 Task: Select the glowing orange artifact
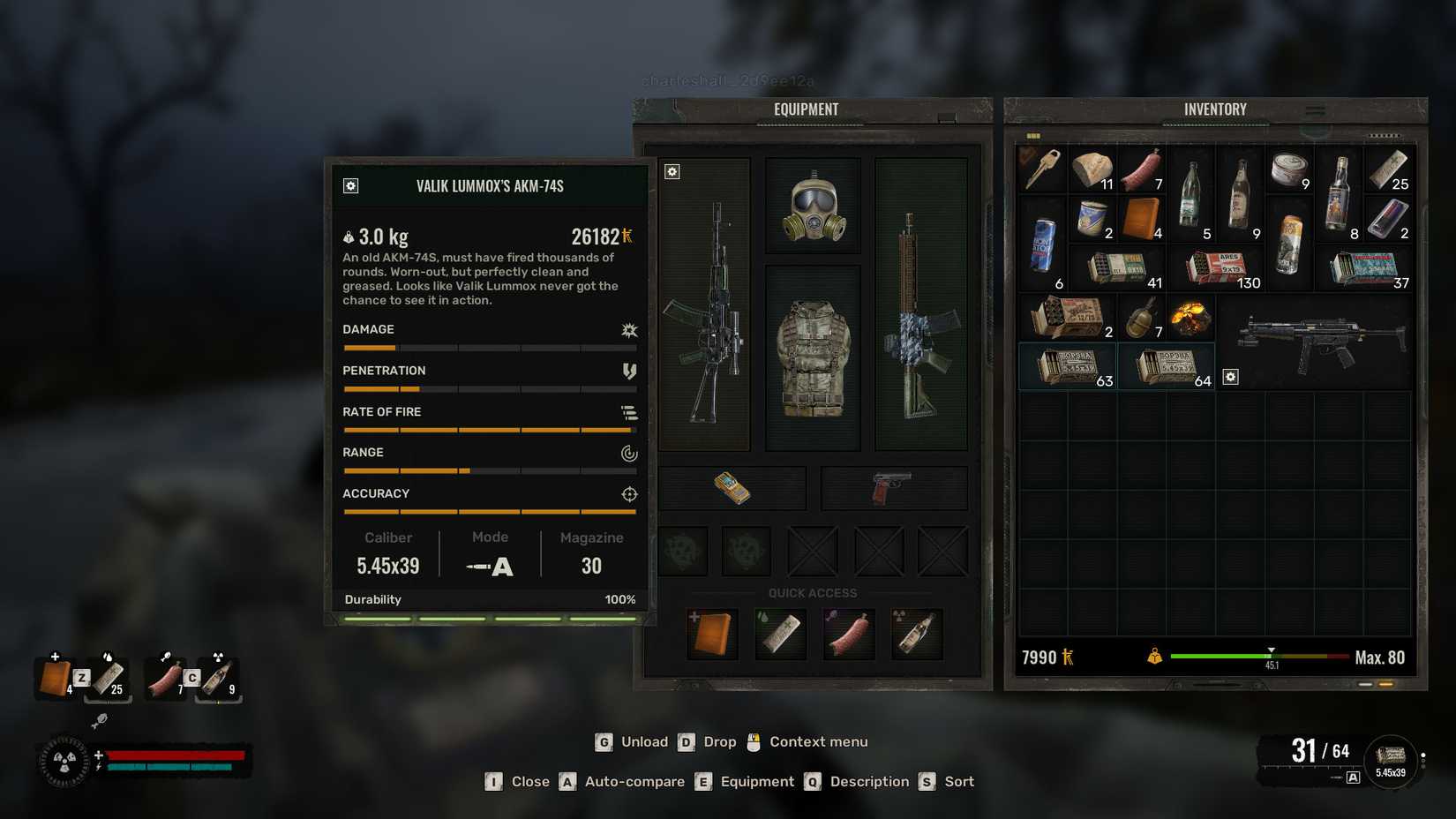point(1190,318)
